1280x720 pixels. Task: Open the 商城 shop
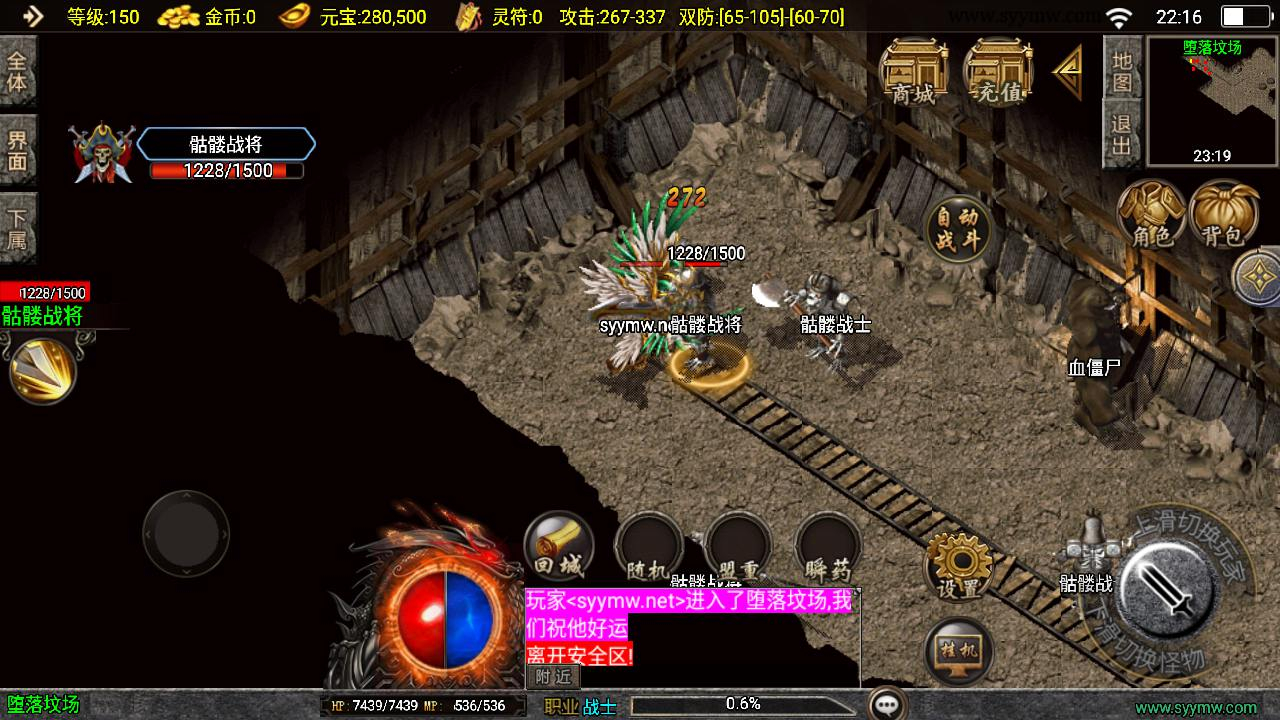913,72
